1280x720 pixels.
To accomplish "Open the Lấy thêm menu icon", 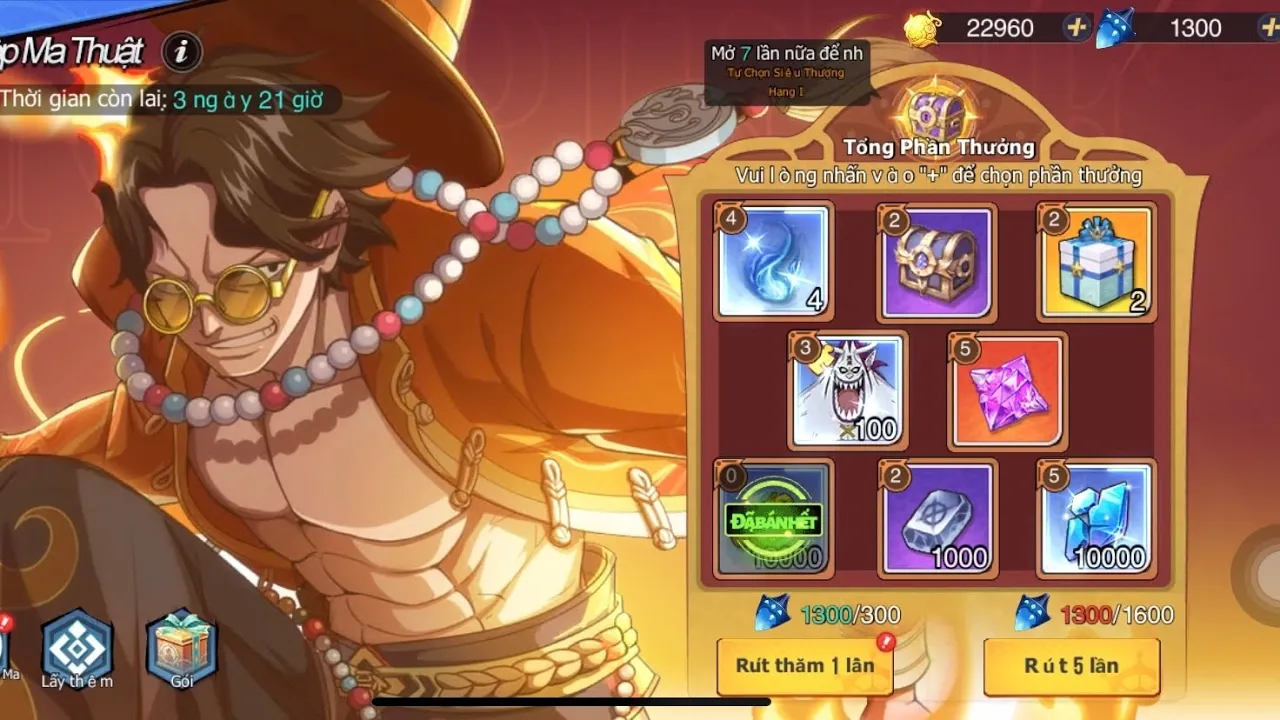I will tap(77, 648).
